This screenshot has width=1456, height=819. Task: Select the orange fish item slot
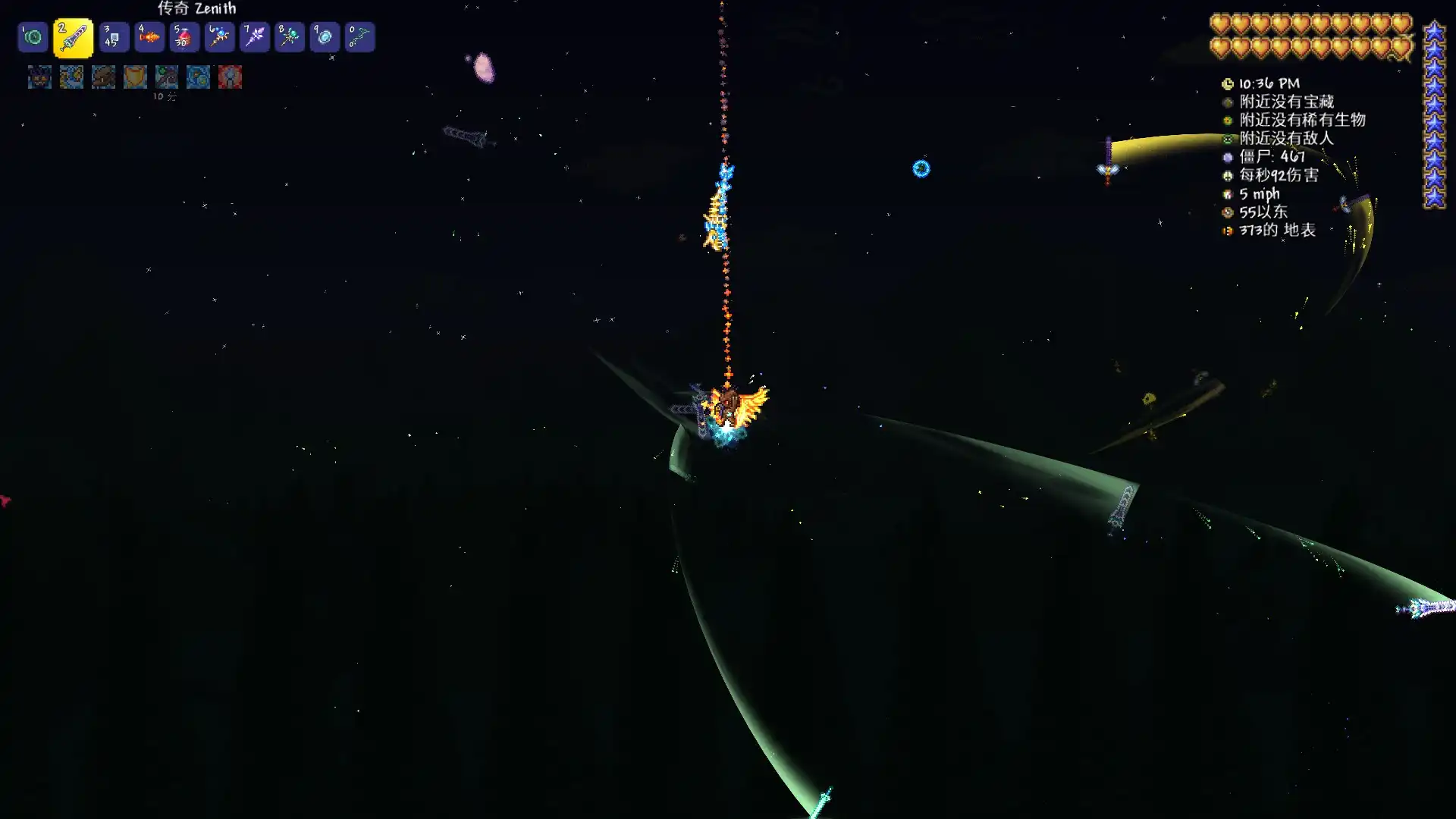tap(149, 37)
